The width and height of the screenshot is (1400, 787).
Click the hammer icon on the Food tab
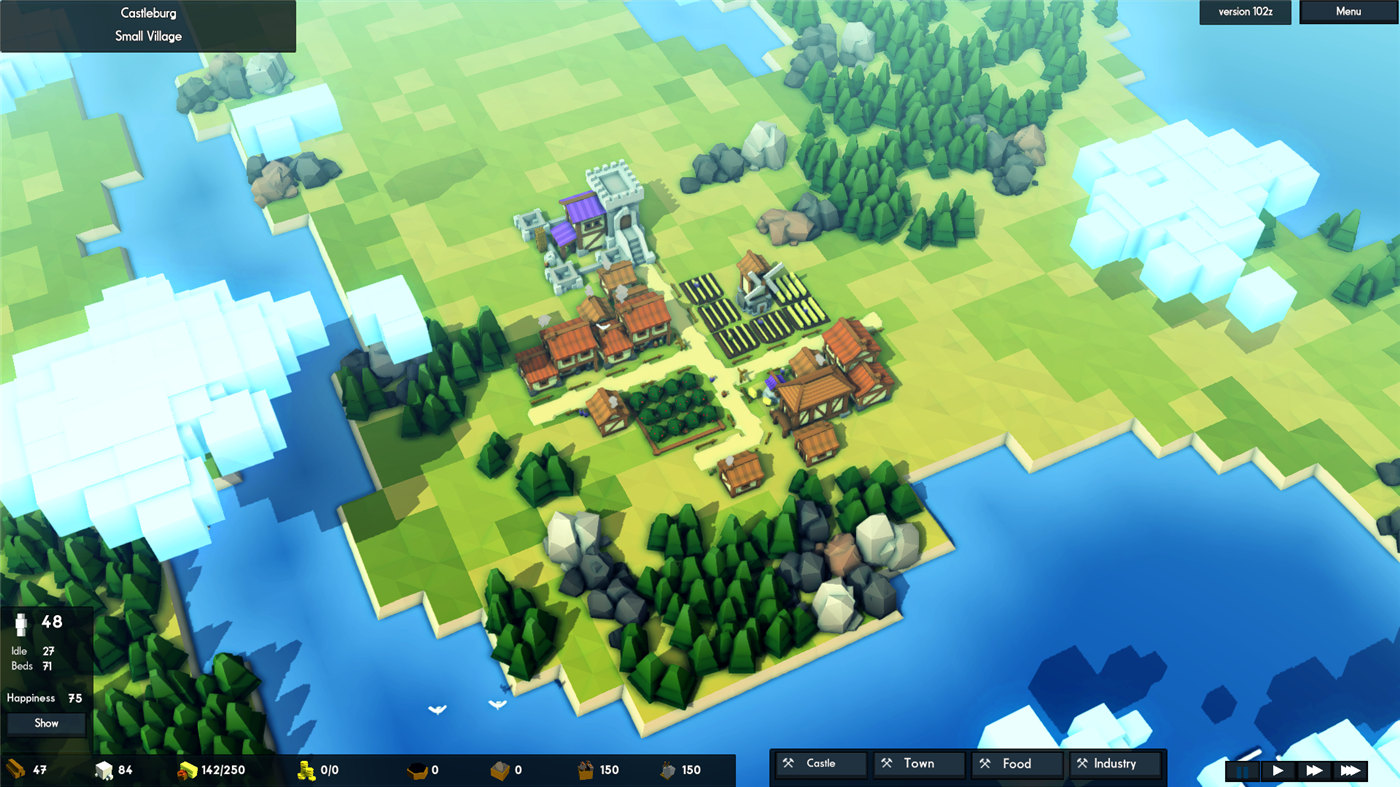coord(984,763)
